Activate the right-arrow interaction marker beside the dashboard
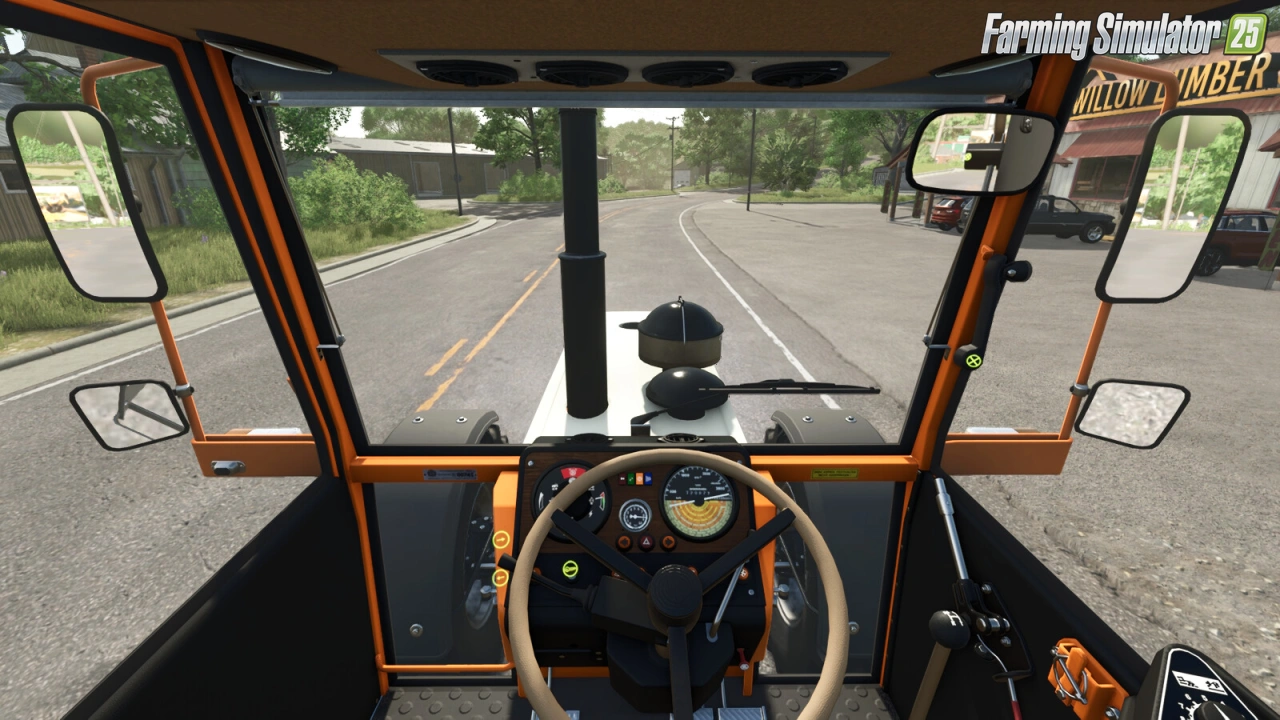 click(x=501, y=539)
